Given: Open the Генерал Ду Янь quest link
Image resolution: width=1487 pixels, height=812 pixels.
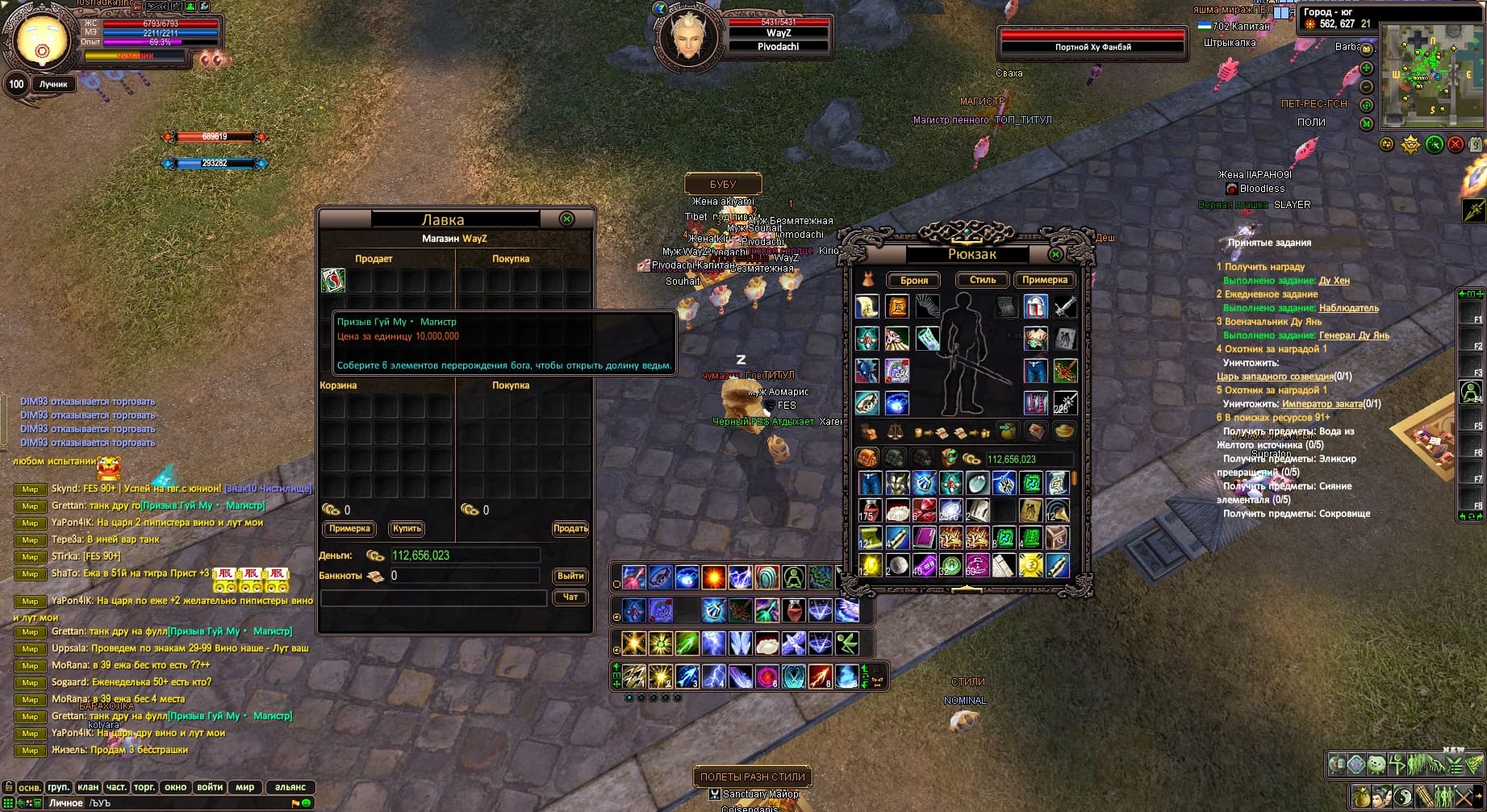Looking at the screenshot, I should click(1354, 335).
